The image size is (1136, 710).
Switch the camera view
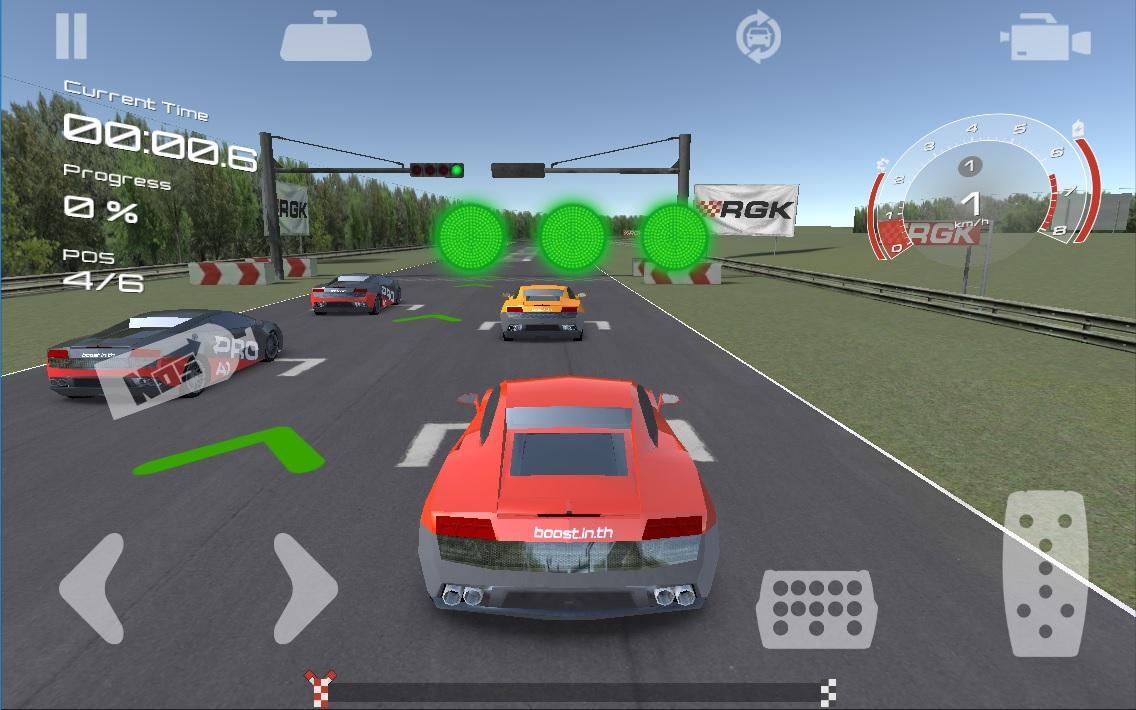pos(1044,40)
